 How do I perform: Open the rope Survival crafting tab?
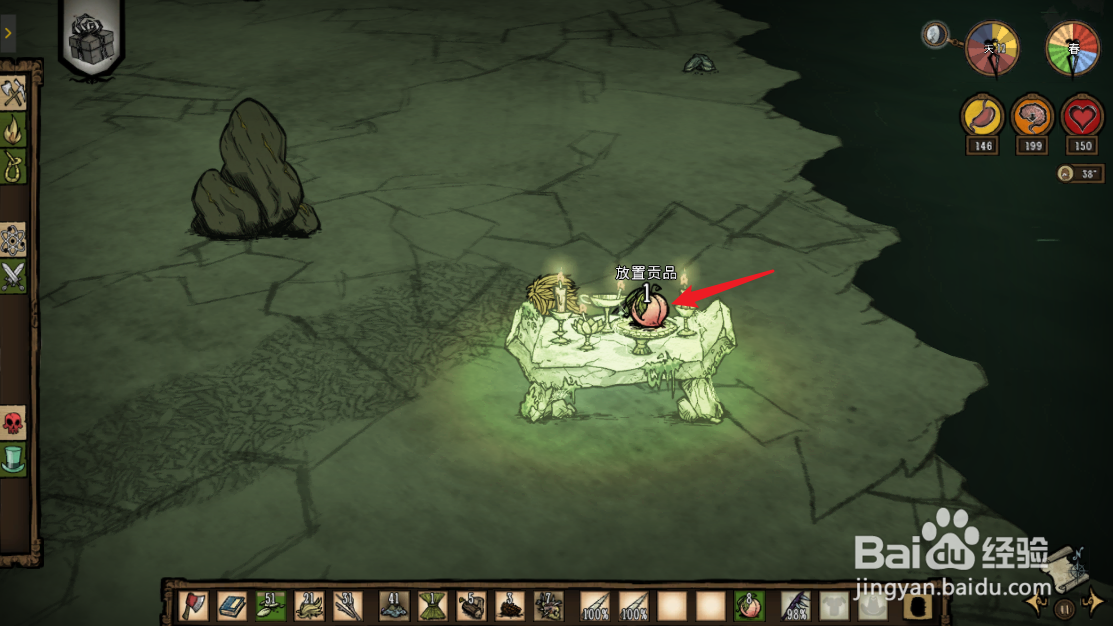pos(14,164)
